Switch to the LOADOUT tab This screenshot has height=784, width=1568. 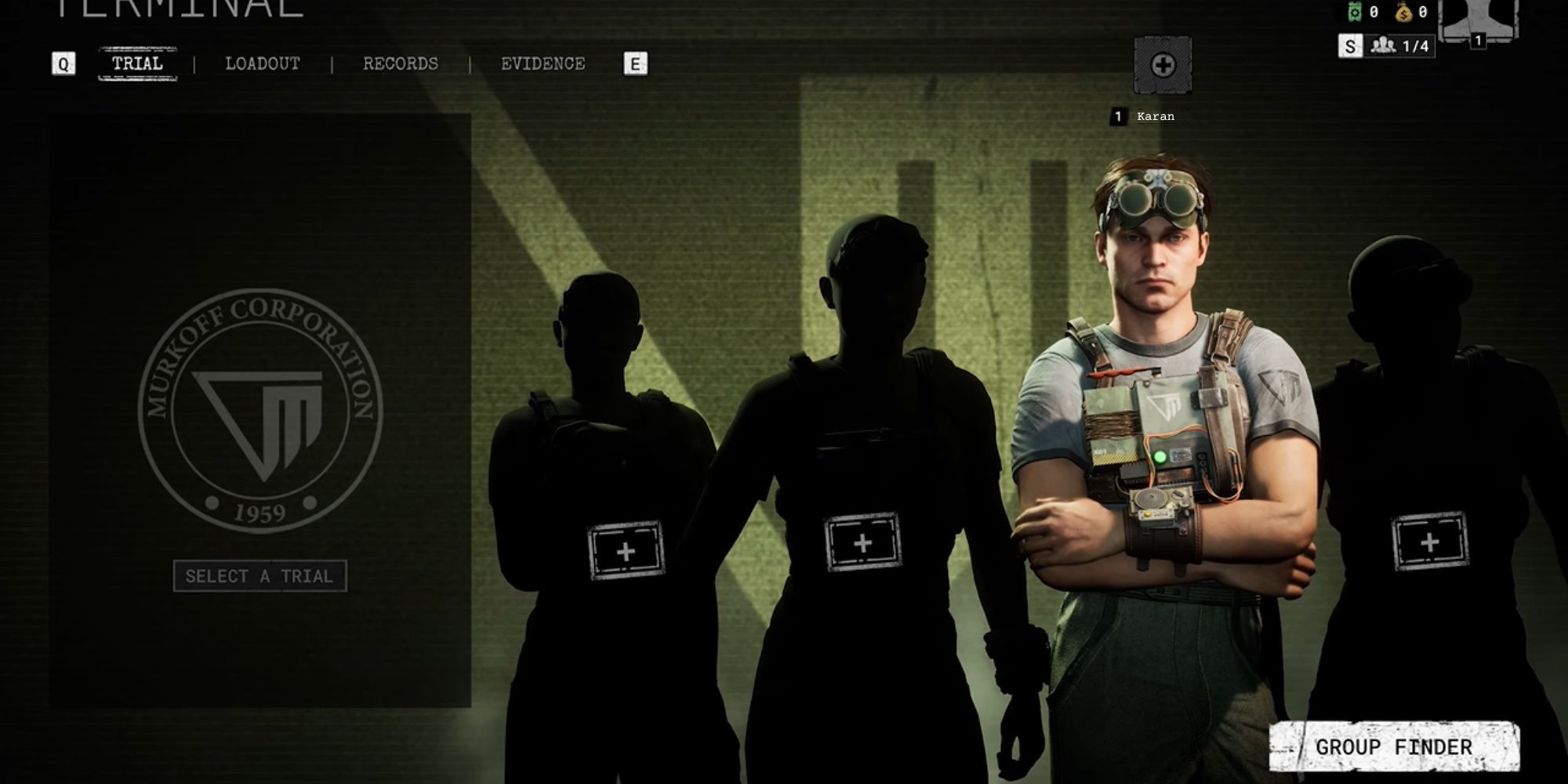pos(262,64)
